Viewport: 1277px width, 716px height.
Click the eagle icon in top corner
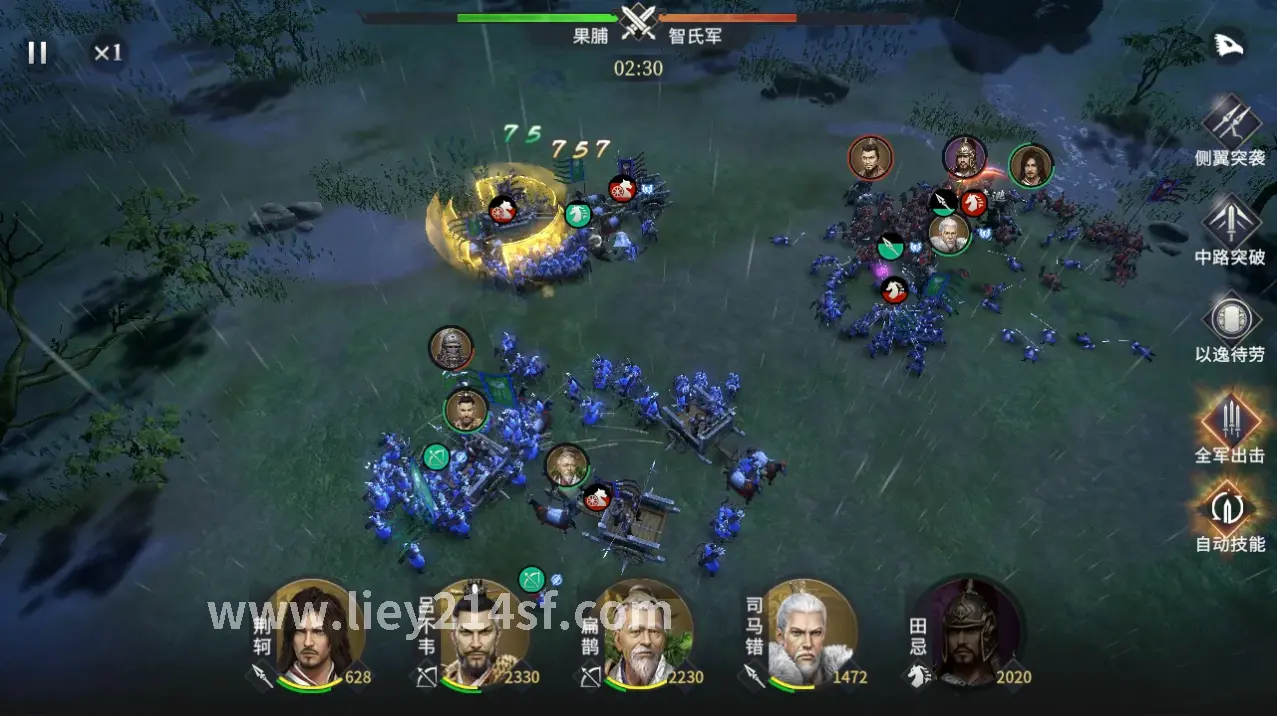click(x=1227, y=45)
